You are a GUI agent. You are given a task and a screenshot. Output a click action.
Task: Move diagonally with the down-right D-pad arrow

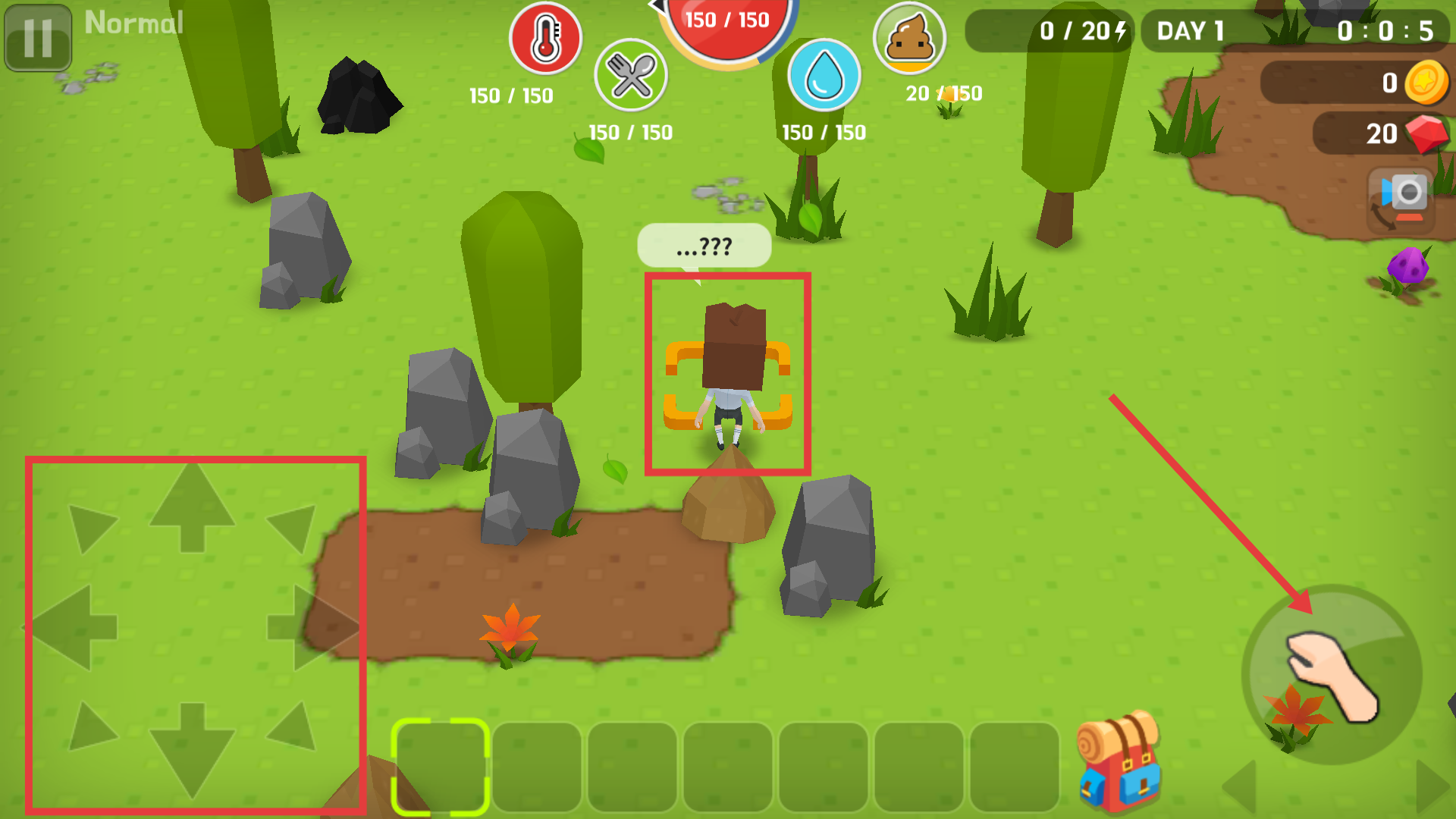point(294,727)
